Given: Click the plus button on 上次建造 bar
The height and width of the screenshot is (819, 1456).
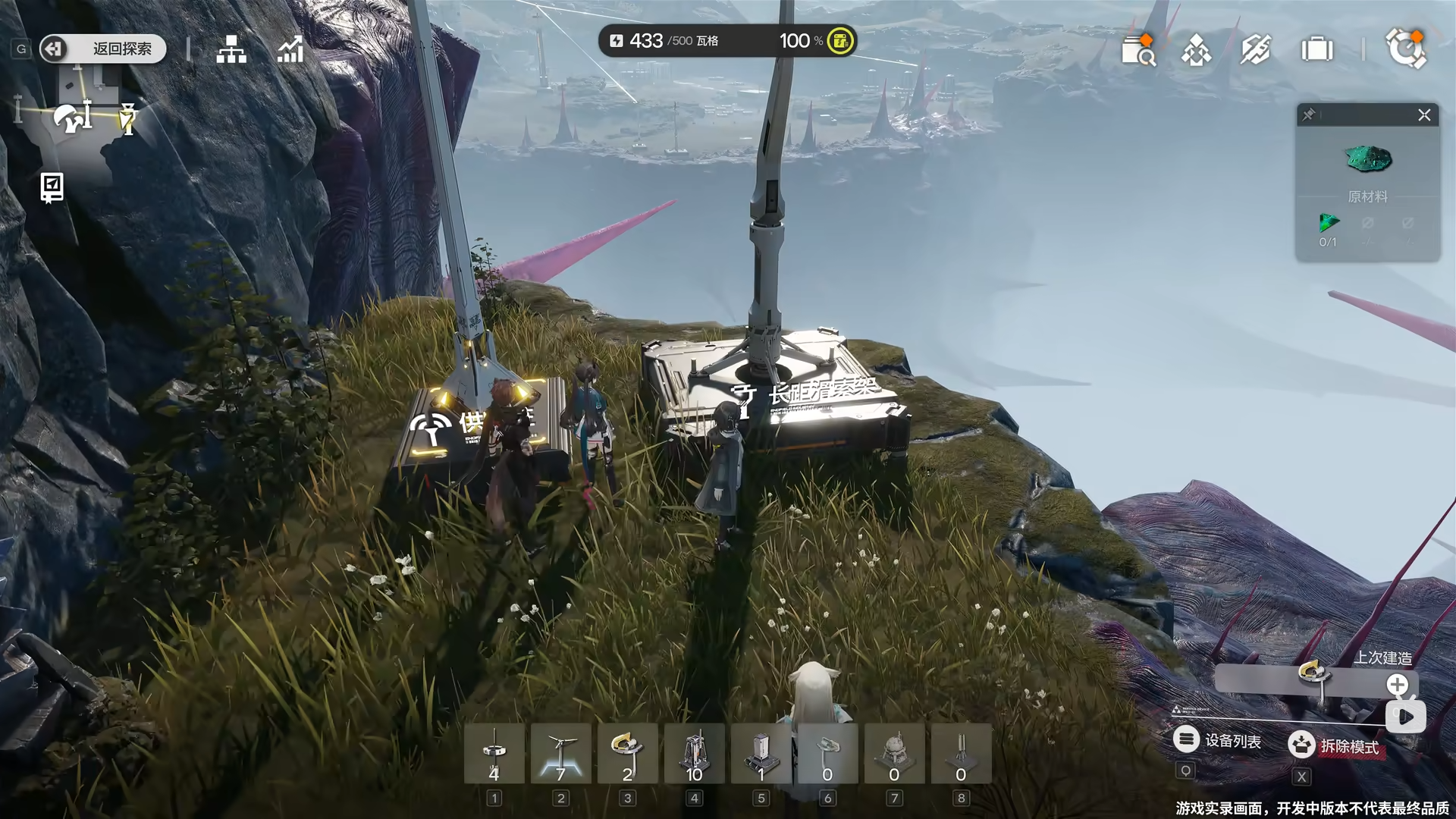Looking at the screenshot, I should pos(1397,685).
